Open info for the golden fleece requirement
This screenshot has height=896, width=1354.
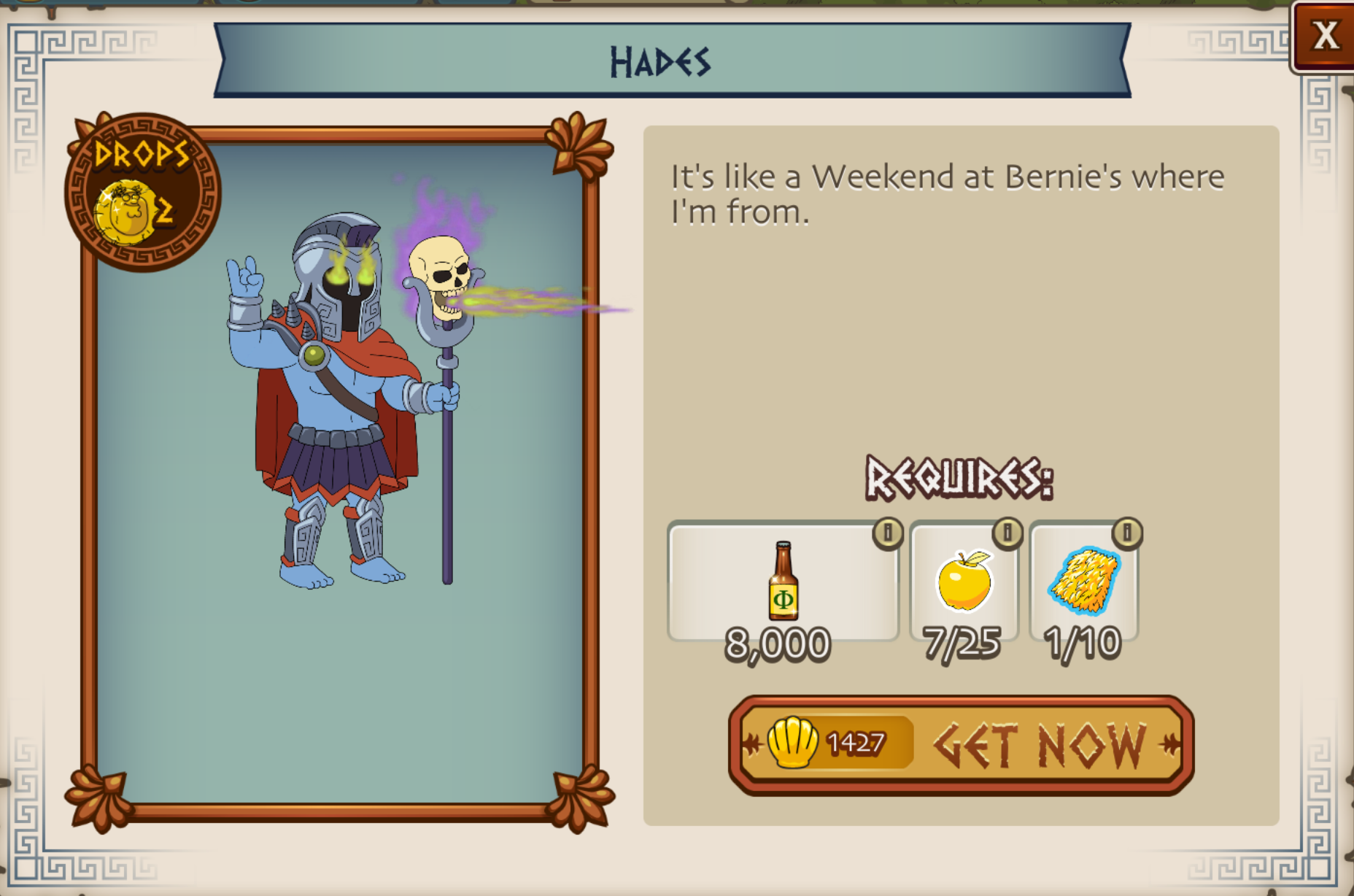coord(1127,533)
